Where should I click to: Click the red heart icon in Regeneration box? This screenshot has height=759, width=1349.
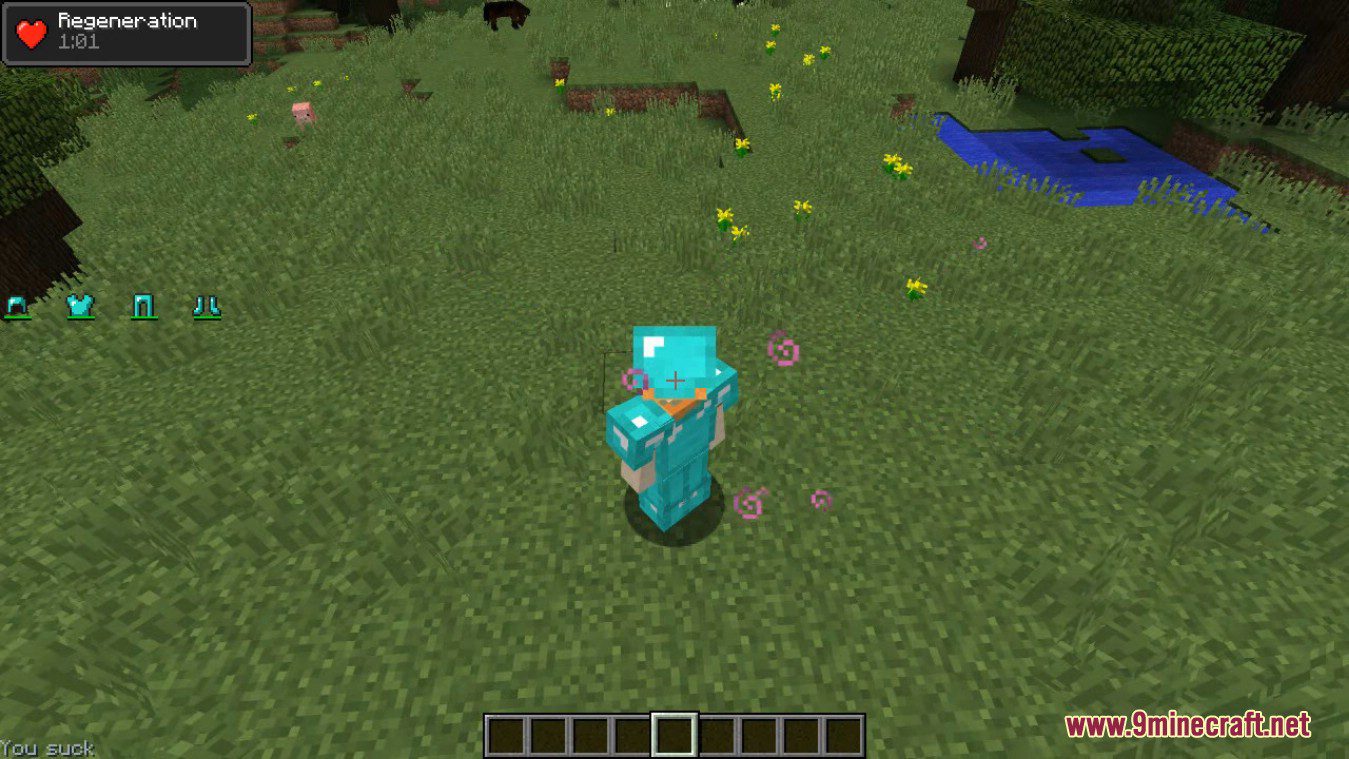(29, 31)
